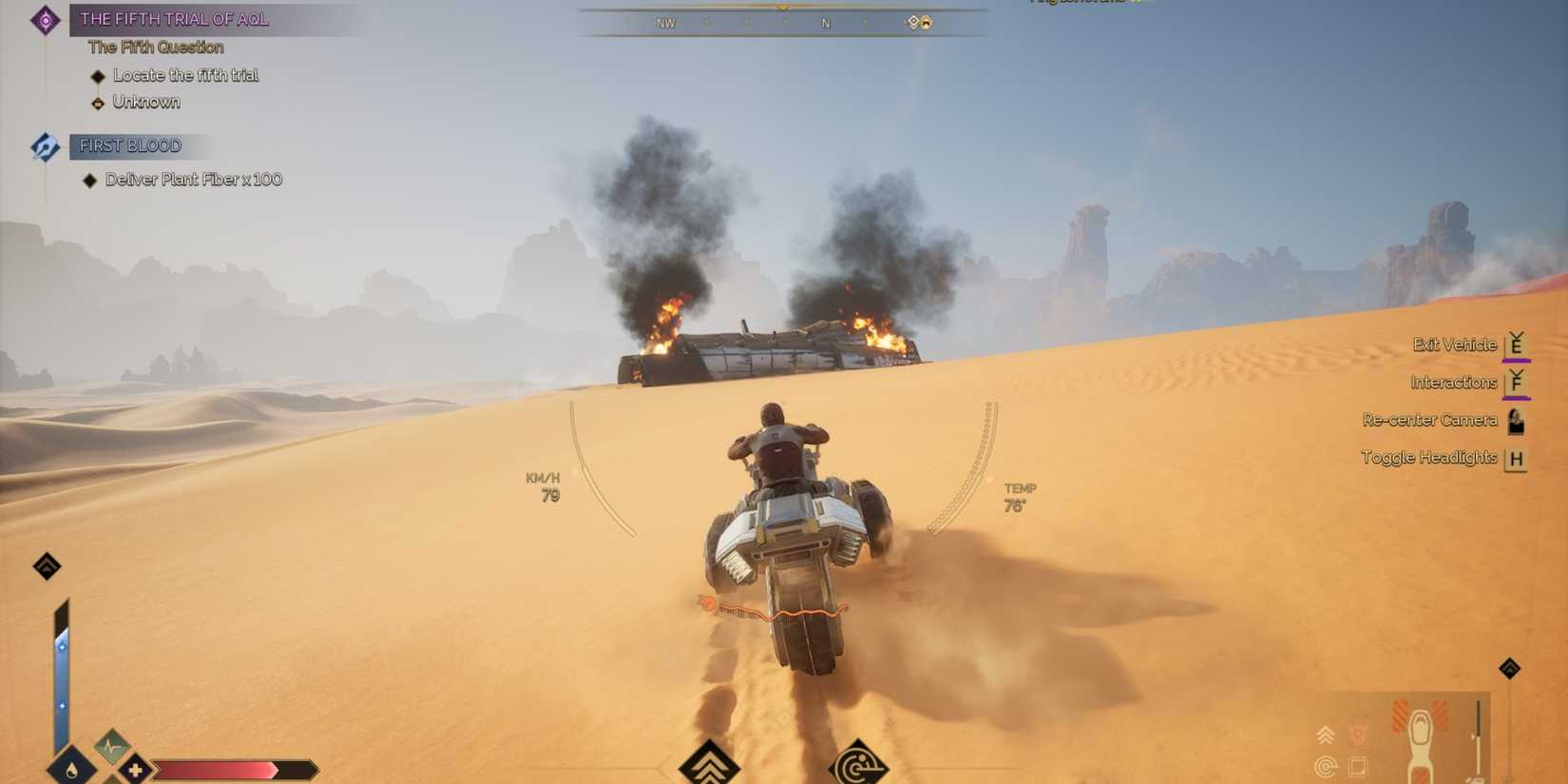
Task: Expand the Unknown objective under The Fifth Question
Action: coord(146,102)
